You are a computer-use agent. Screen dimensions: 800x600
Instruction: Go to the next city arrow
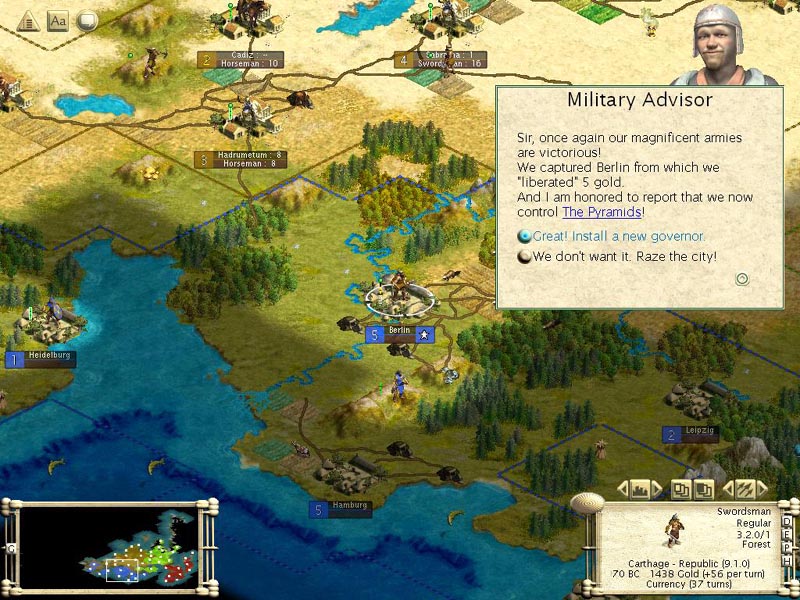pyautogui.click(x=657, y=489)
